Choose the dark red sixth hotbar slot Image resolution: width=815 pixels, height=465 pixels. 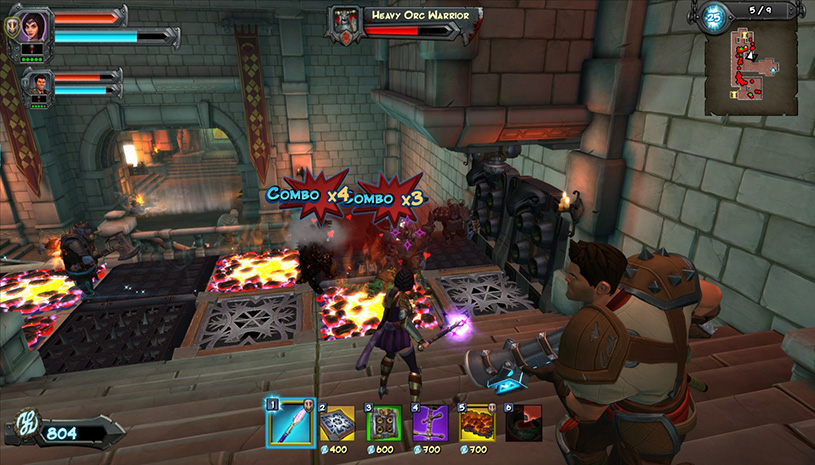(524, 424)
